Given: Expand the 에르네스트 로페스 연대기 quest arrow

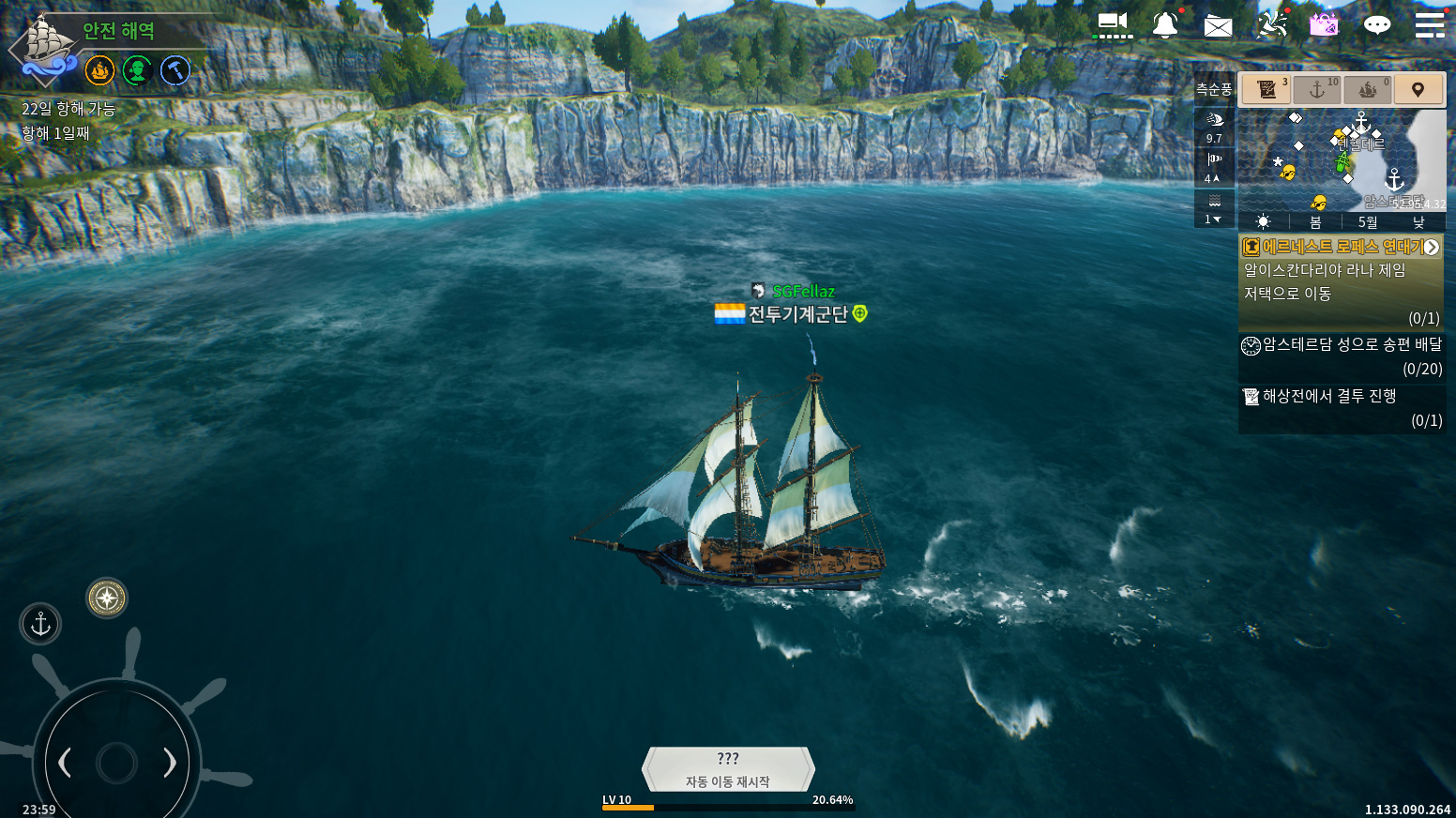Looking at the screenshot, I should pos(1431,248).
